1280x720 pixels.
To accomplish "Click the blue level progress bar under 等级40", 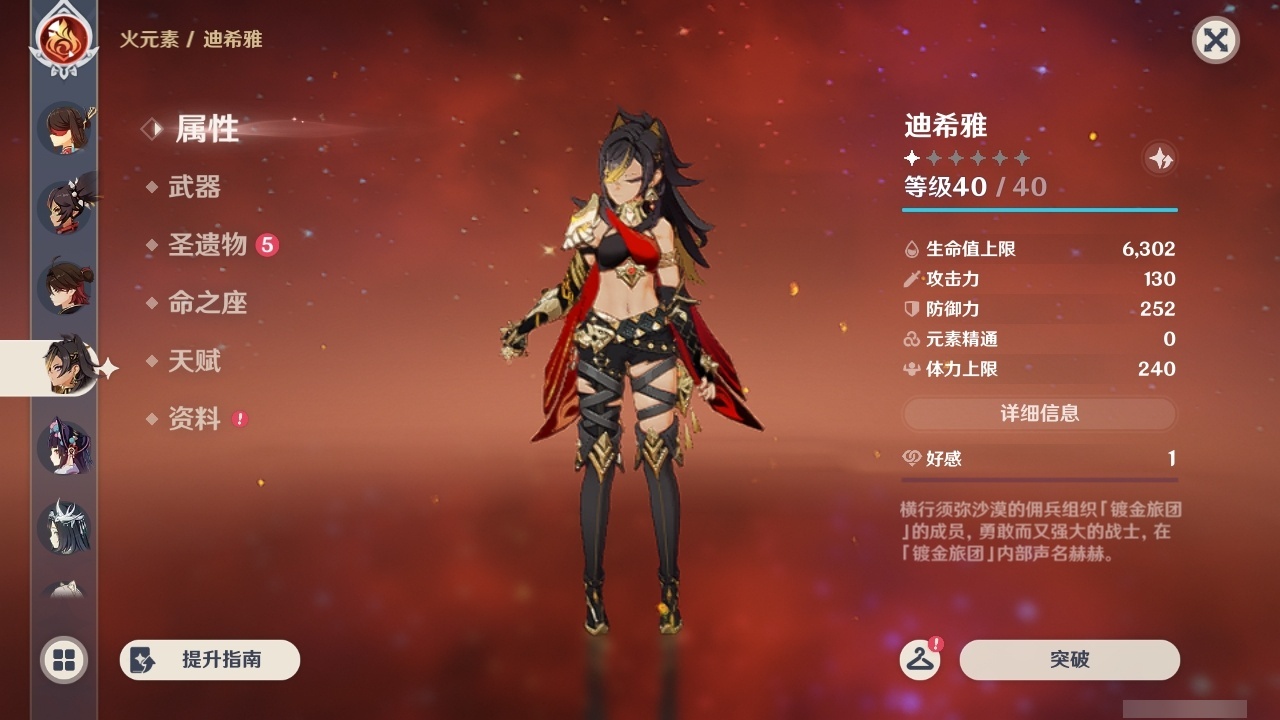I will point(1040,210).
